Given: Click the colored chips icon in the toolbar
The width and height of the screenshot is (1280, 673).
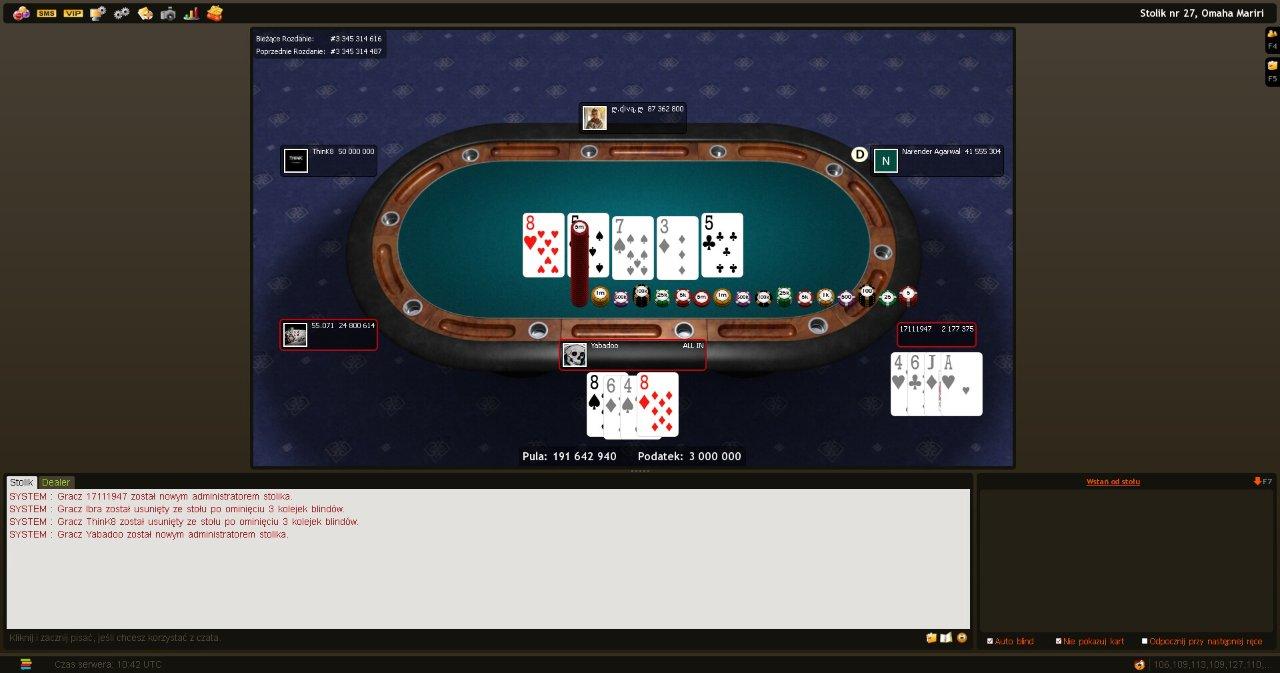Looking at the screenshot, I should pyautogui.click(x=21, y=13).
